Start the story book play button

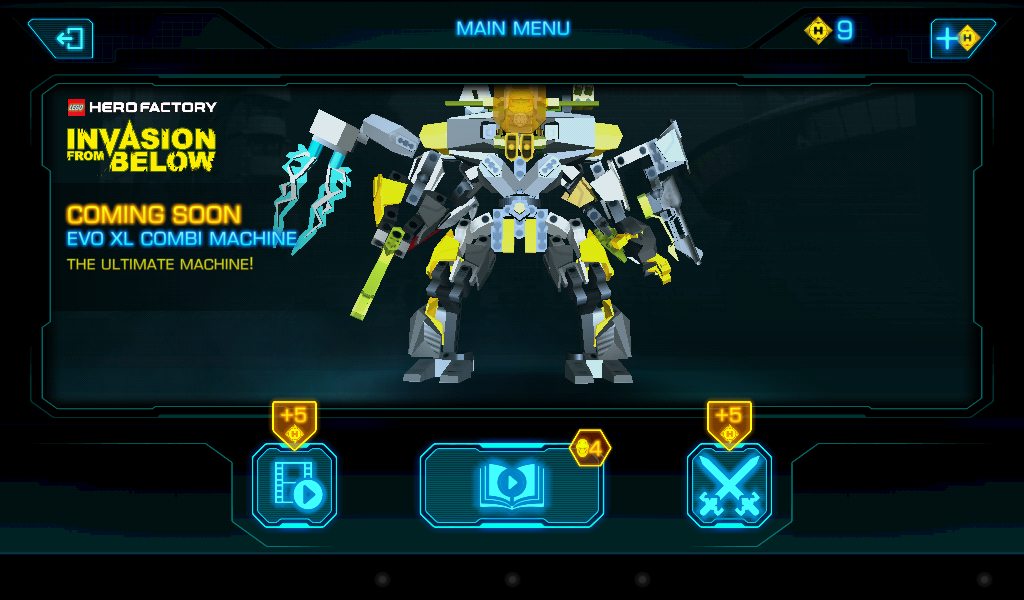point(511,486)
